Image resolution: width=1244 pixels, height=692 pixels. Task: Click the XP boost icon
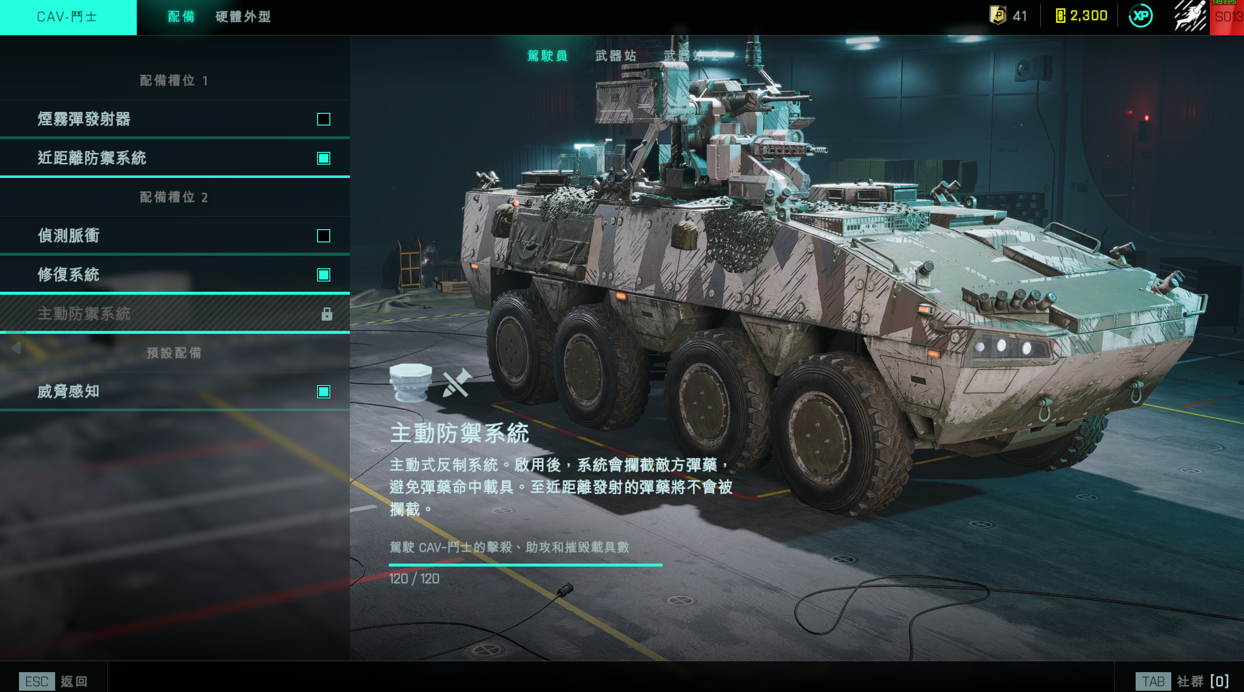pyautogui.click(x=1140, y=16)
